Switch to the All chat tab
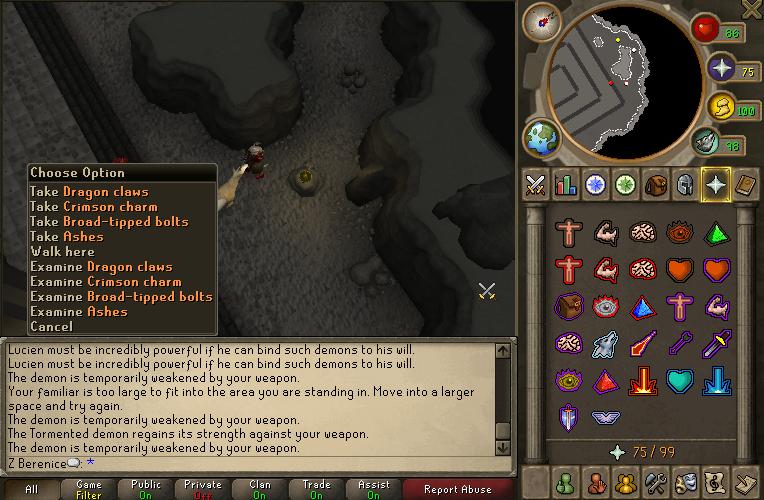This screenshot has width=764, height=500. tap(32, 489)
